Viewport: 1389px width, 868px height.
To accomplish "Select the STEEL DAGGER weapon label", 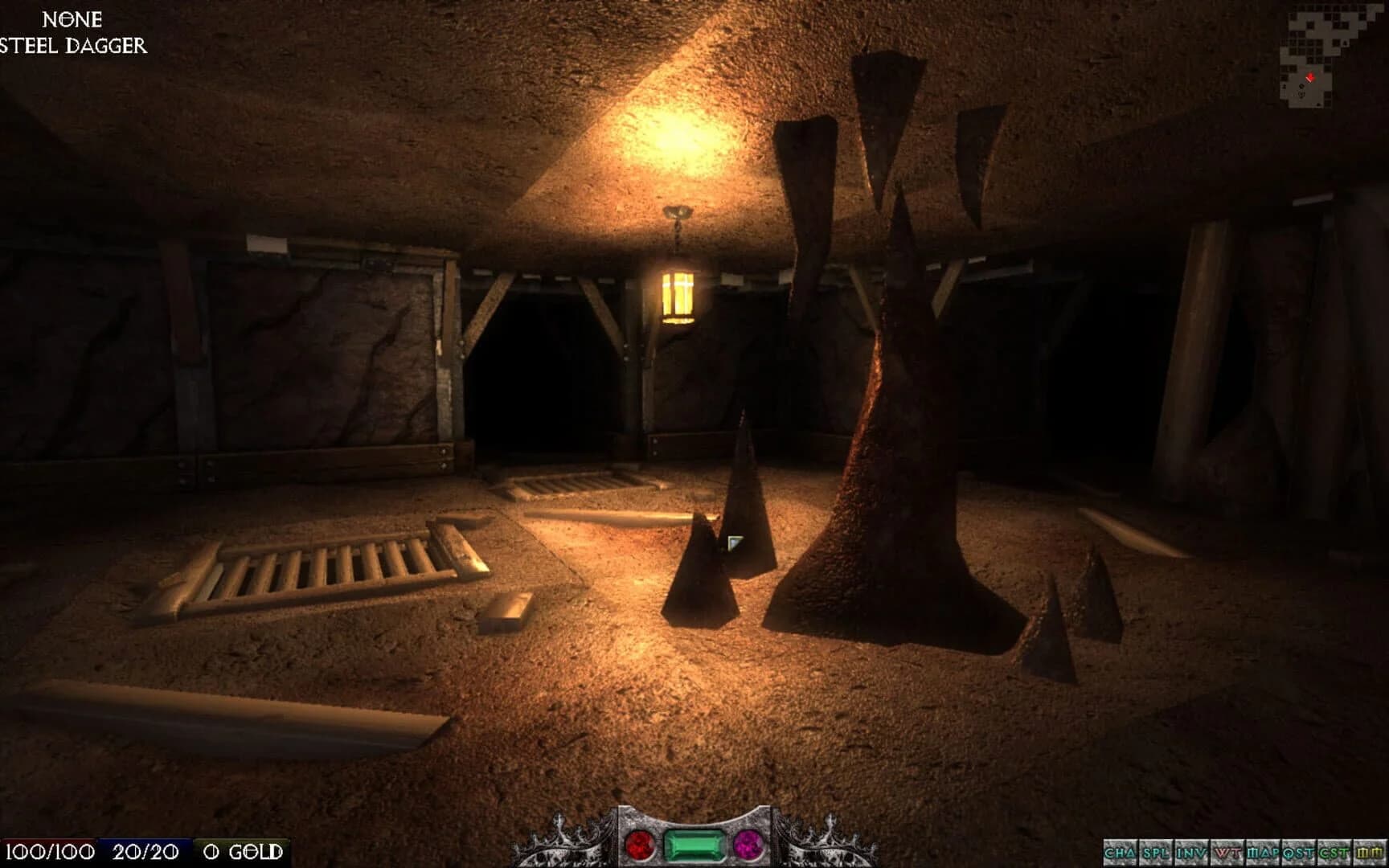I will (75, 47).
